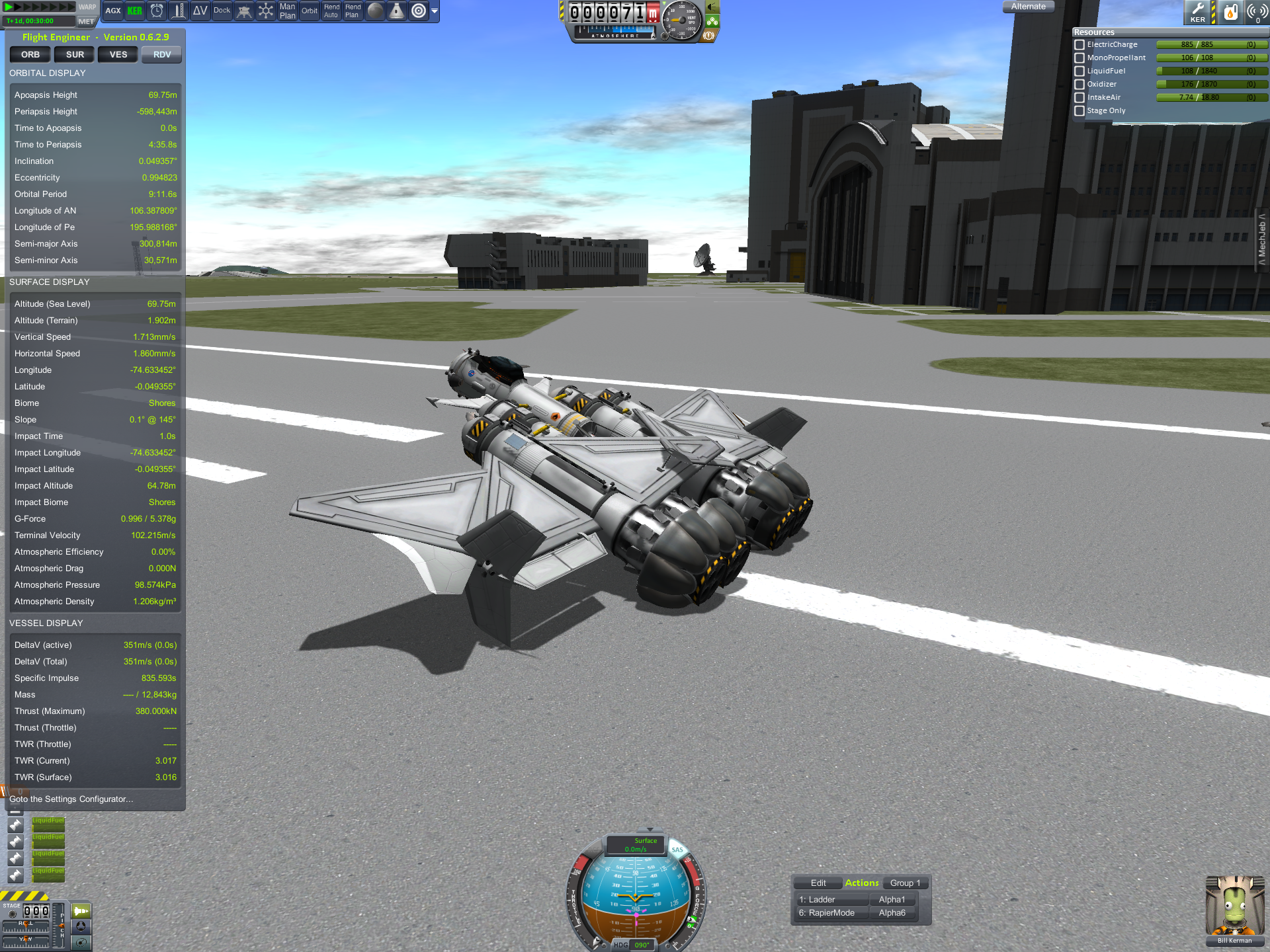
Task: Open the Group 1 selector
Action: click(905, 883)
